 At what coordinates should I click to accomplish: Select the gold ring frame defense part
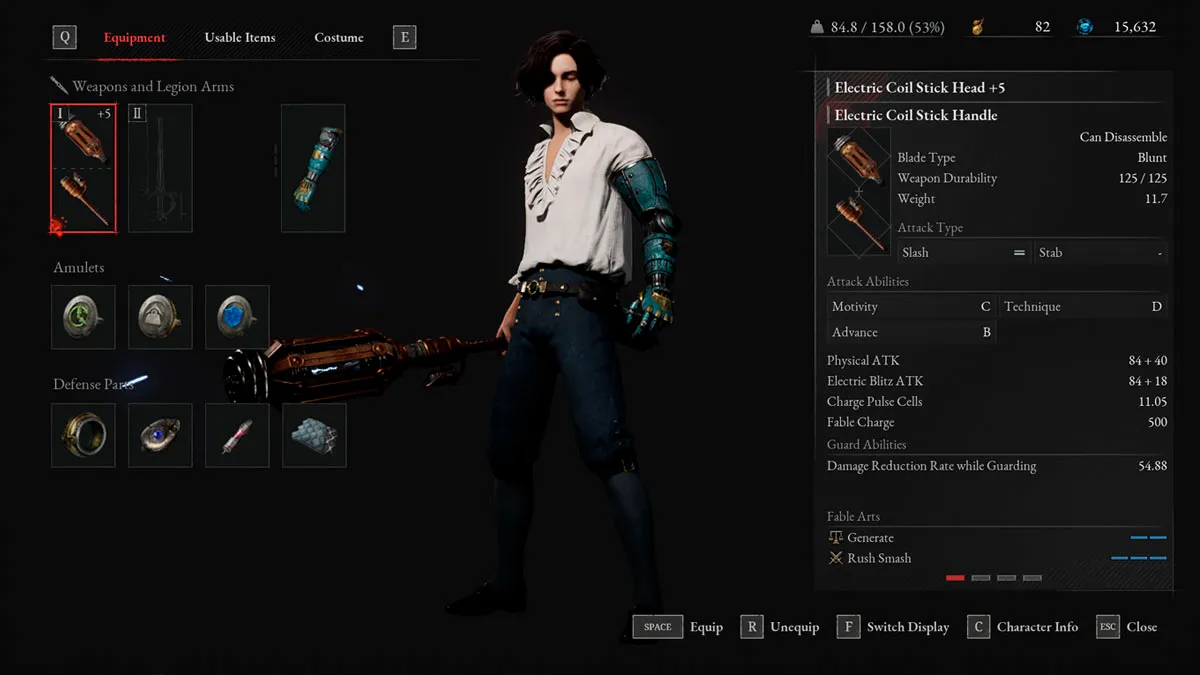point(84,435)
